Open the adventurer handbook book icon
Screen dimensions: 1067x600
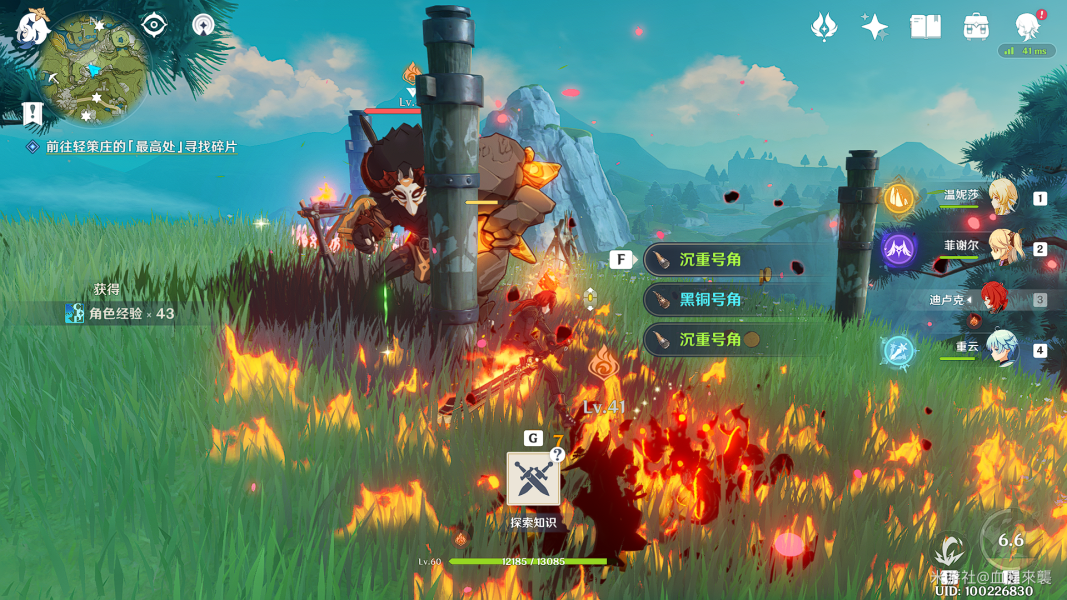925,27
